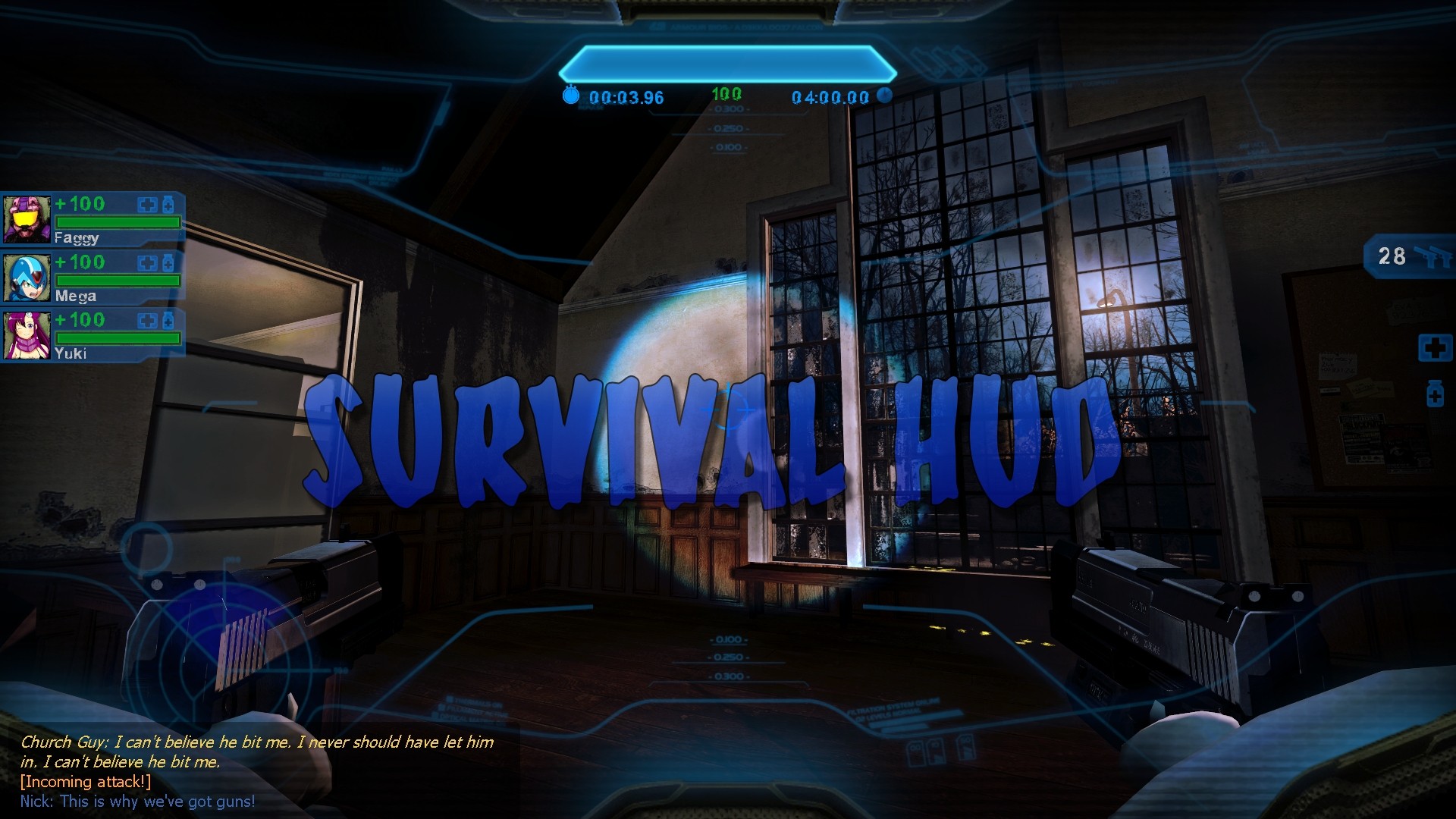Select the first aid cross icon near Yuki's health
This screenshot has height=819, width=1456.
click(x=146, y=320)
